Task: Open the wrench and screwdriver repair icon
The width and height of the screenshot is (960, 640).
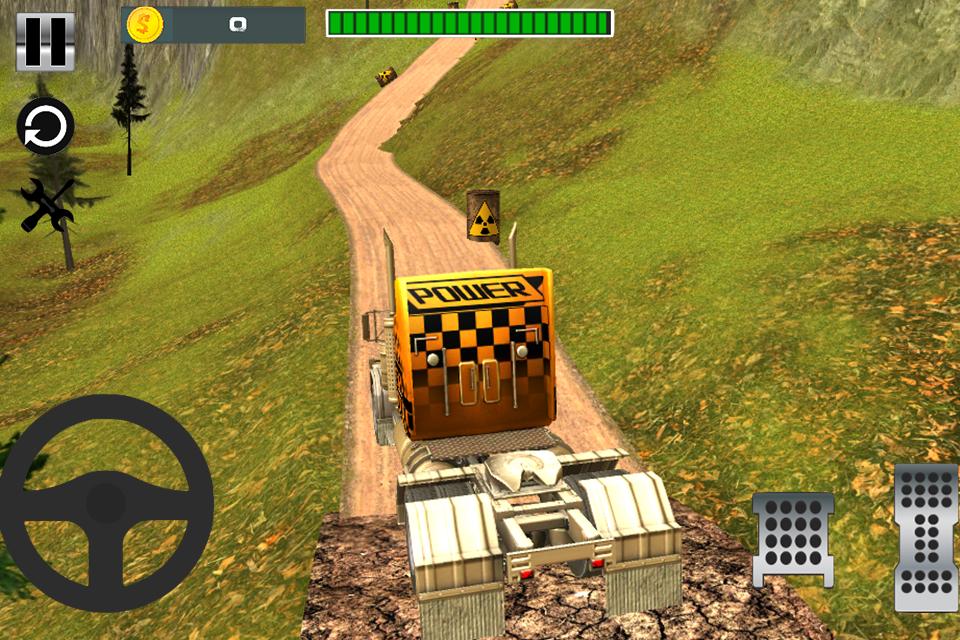Action: (x=47, y=204)
